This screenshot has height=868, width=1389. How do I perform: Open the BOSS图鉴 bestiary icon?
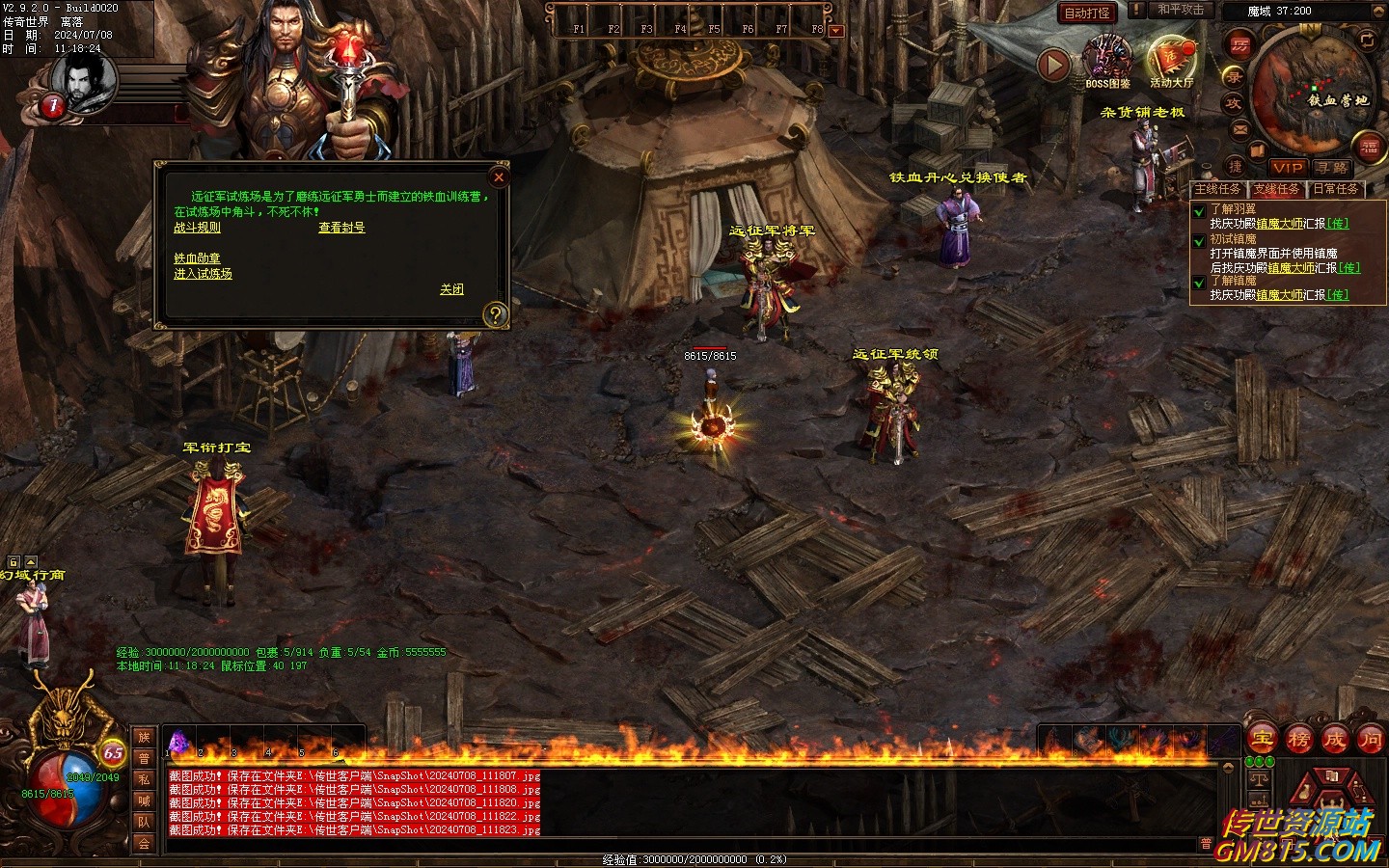(1107, 60)
